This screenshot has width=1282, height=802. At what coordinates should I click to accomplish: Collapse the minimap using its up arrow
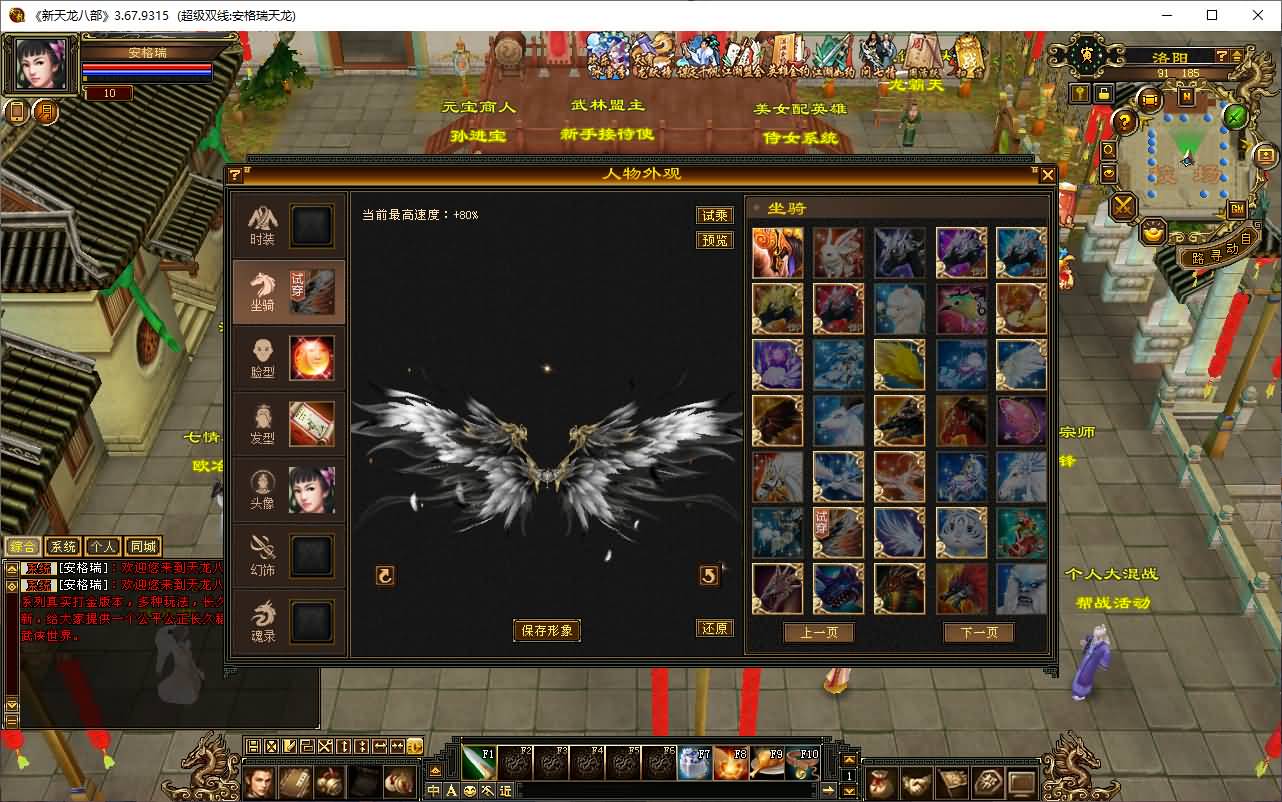click(x=1236, y=57)
